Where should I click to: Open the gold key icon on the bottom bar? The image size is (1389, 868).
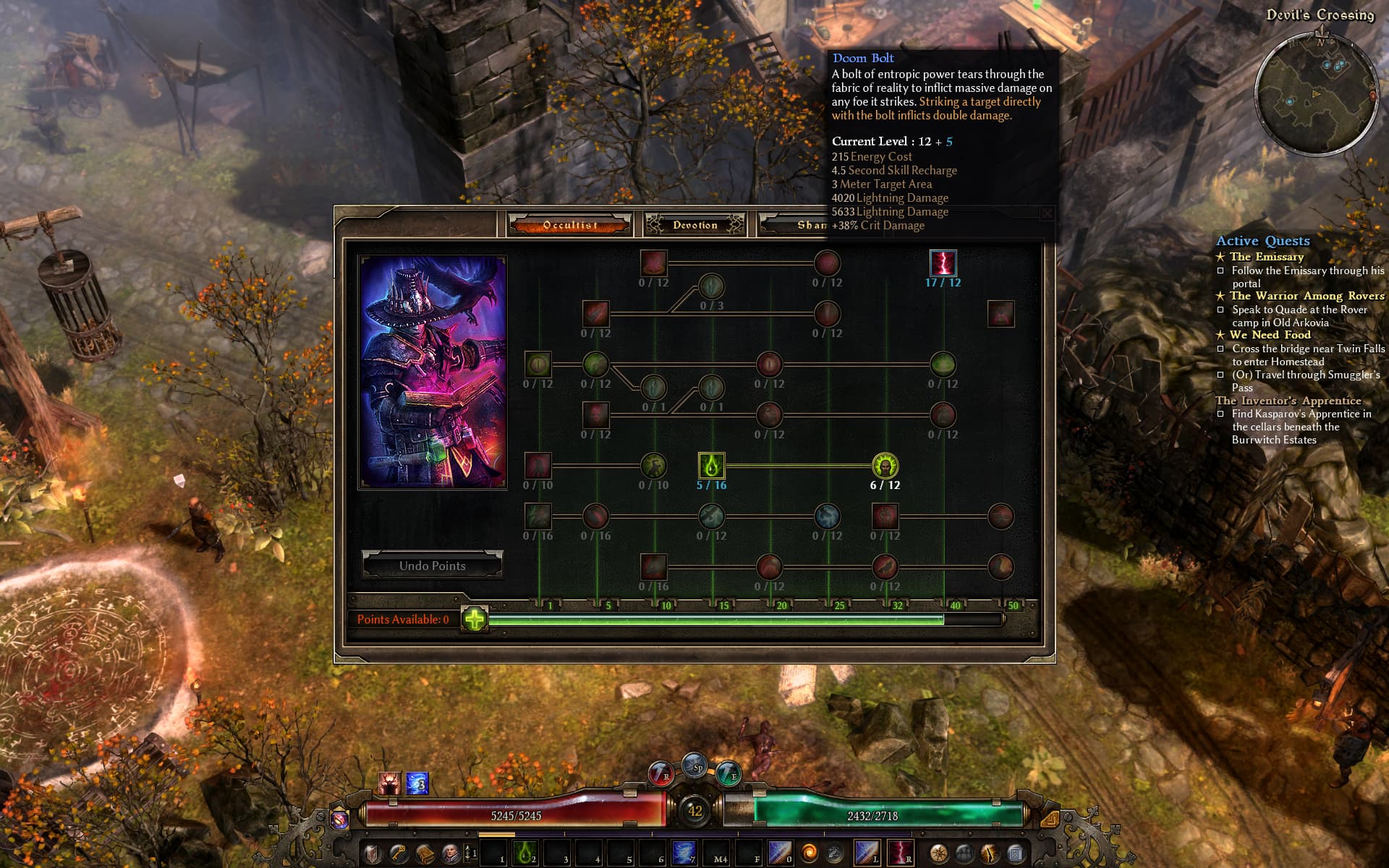pos(399,854)
